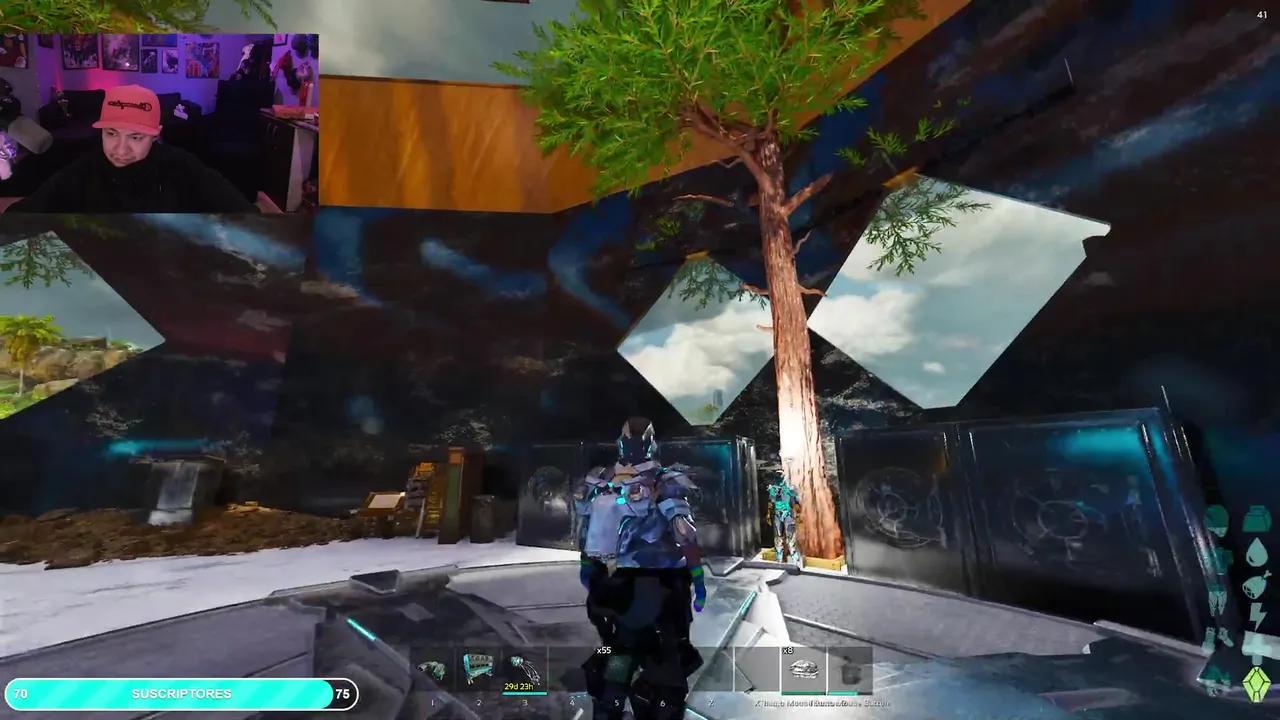Screen dimensions: 1280x720
Task: Select the structure piece in hotbar slot 2
Action: (x=477, y=665)
